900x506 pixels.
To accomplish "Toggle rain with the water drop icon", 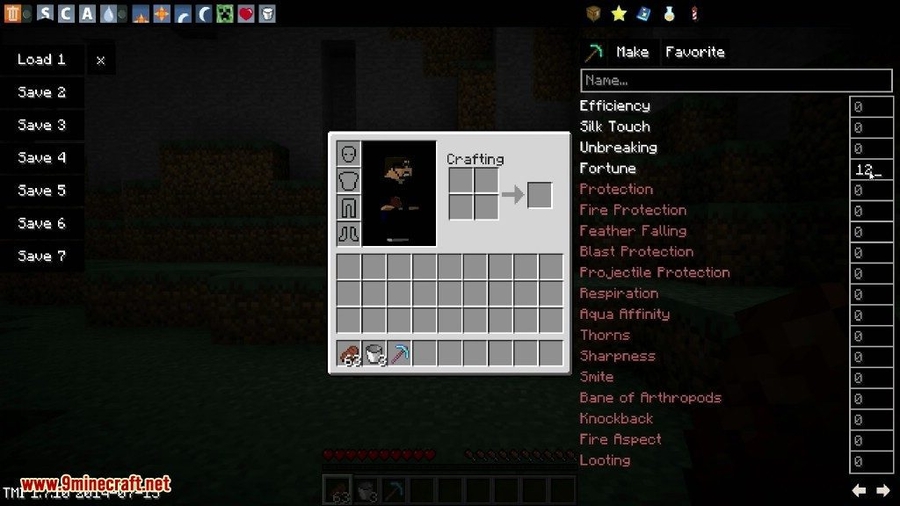I will point(108,14).
